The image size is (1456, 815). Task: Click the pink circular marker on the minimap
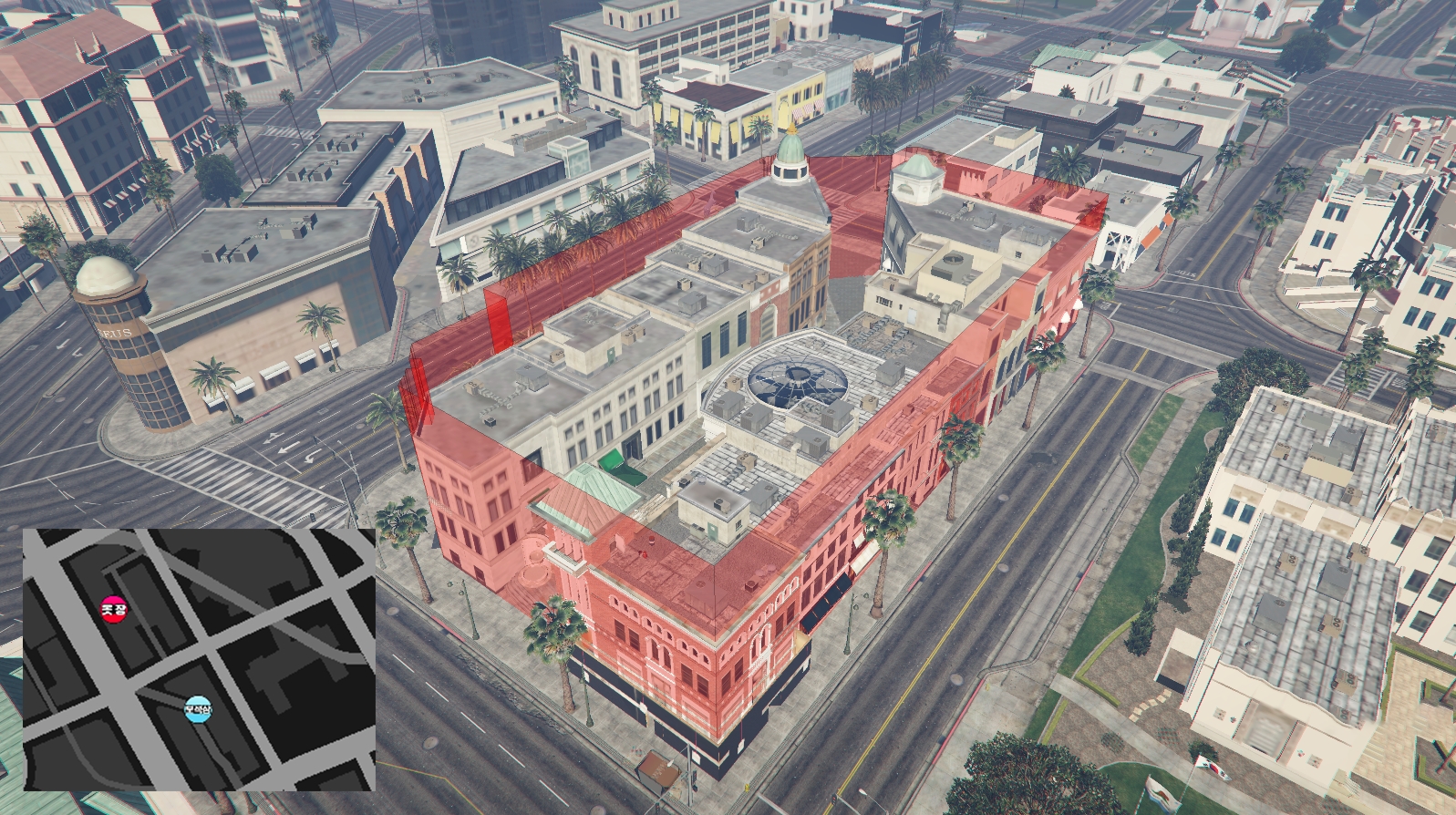coord(113,607)
